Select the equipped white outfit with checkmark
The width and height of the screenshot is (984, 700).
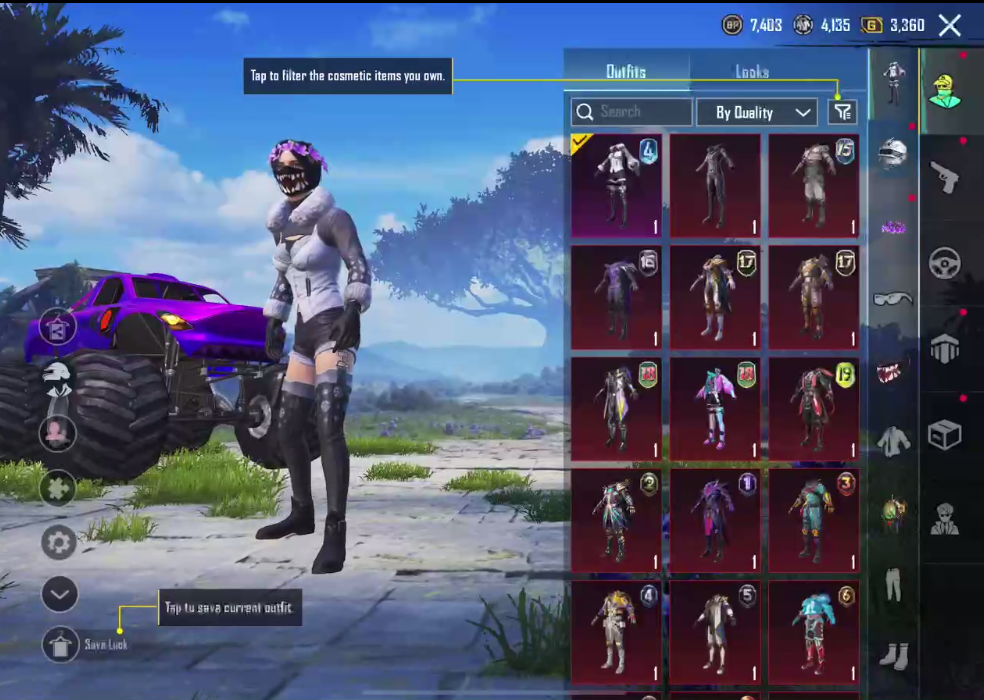616,186
